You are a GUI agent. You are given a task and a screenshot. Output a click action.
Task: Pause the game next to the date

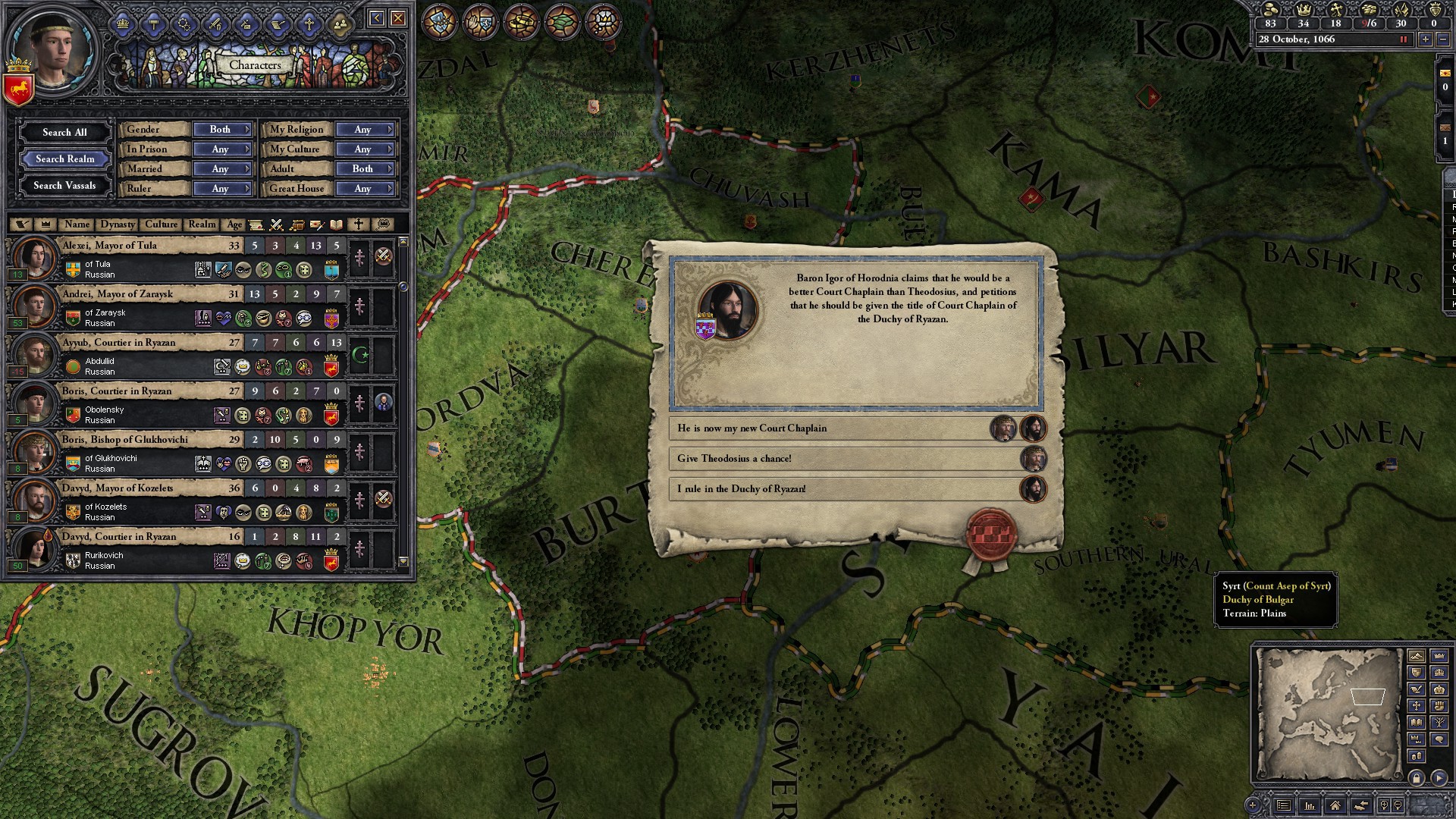(1403, 39)
